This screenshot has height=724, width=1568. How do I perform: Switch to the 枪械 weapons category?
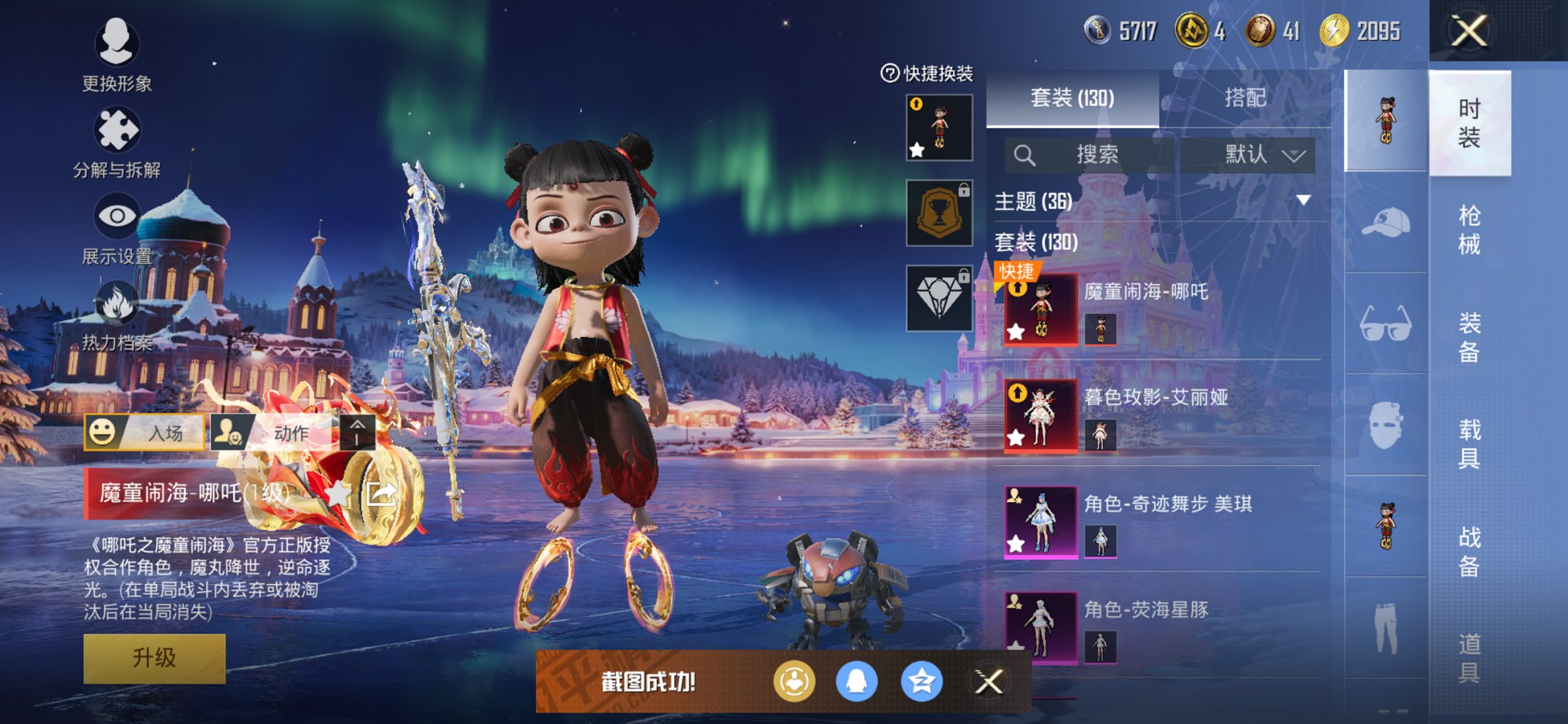tap(1469, 229)
